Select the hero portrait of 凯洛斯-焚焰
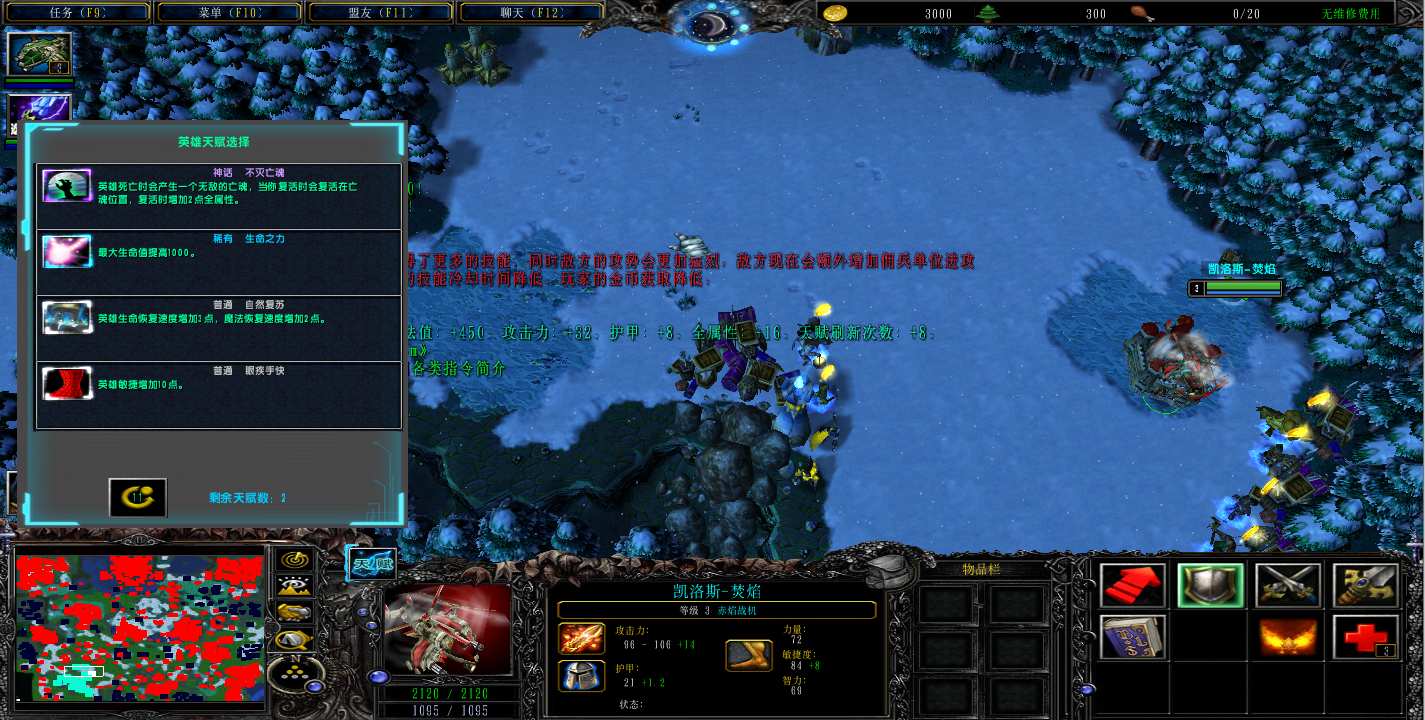This screenshot has width=1425, height=720. pos(448,628)
